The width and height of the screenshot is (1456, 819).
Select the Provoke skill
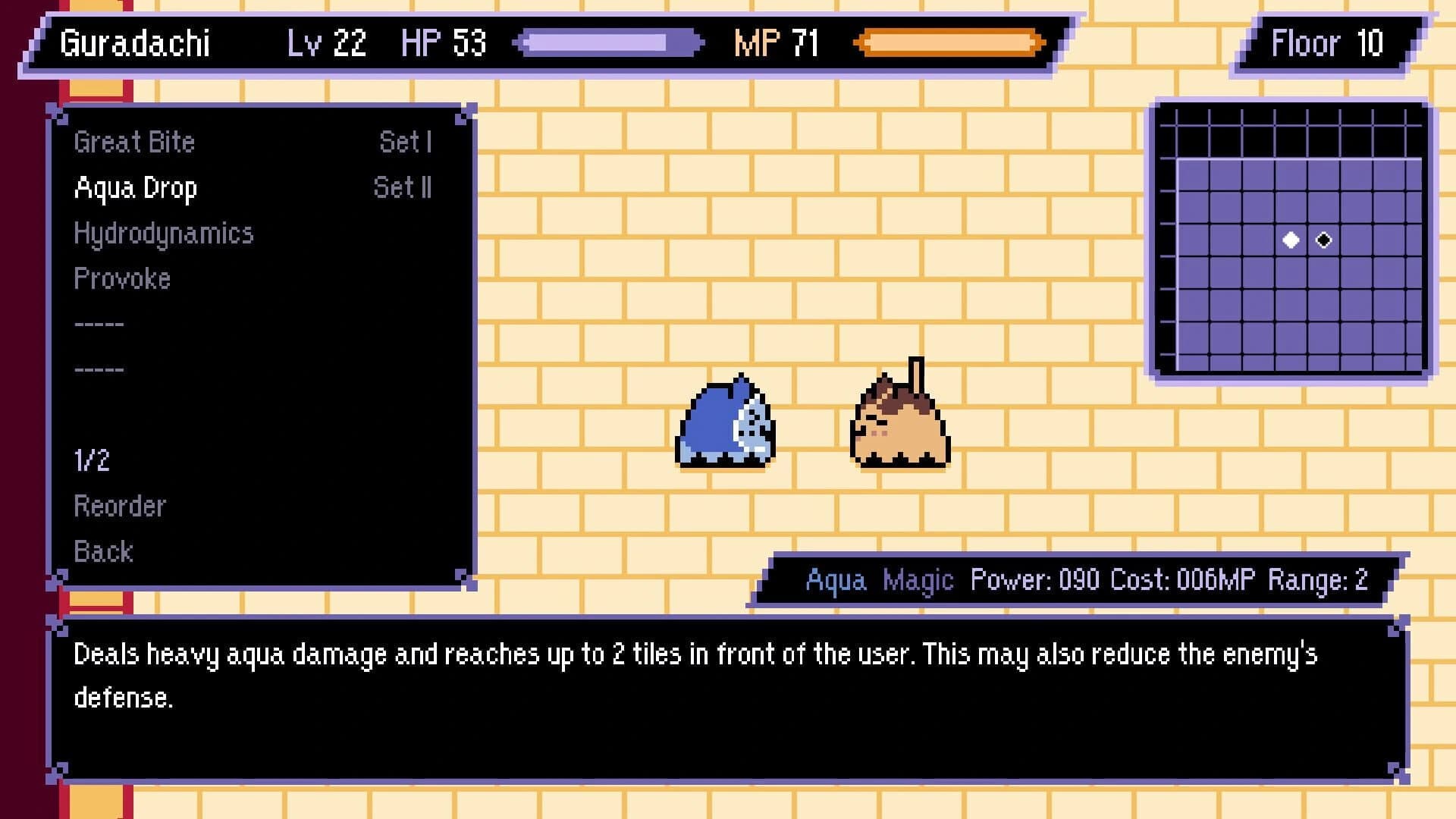coord(122,279)
